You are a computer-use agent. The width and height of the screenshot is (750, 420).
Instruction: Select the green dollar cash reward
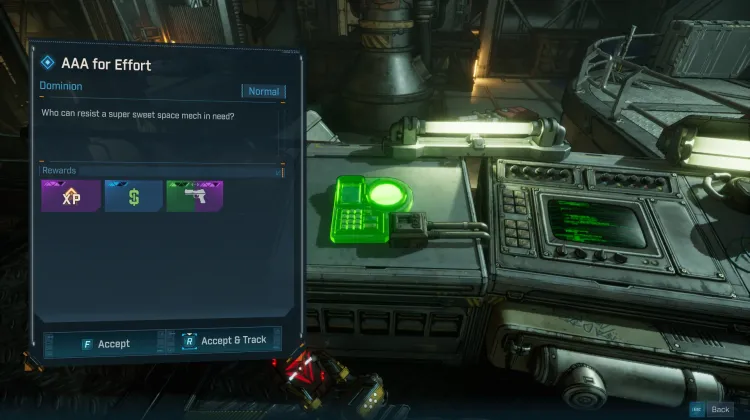point(133,197)
